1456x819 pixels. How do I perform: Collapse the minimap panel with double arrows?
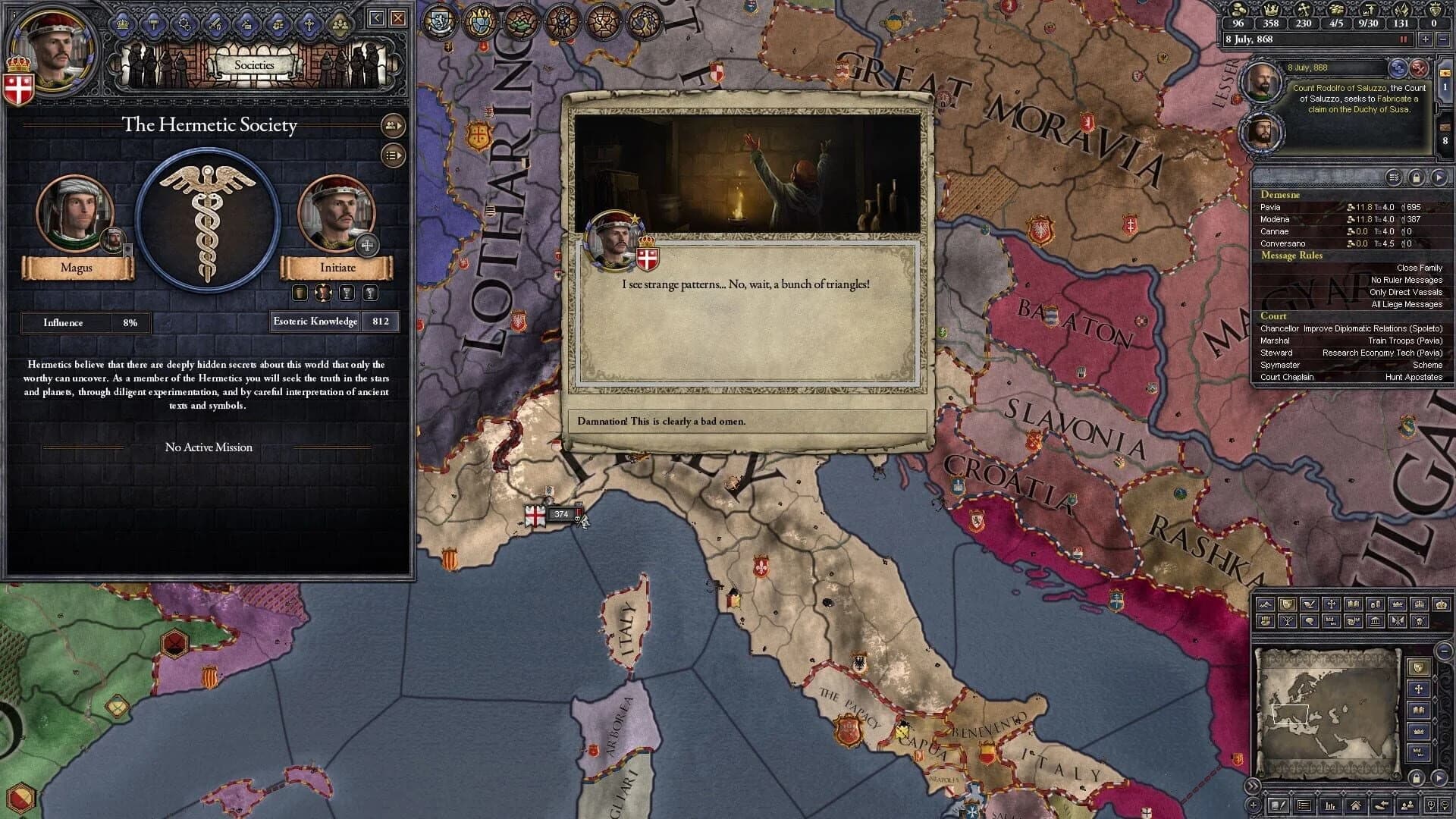click(x=1252, y=786)
